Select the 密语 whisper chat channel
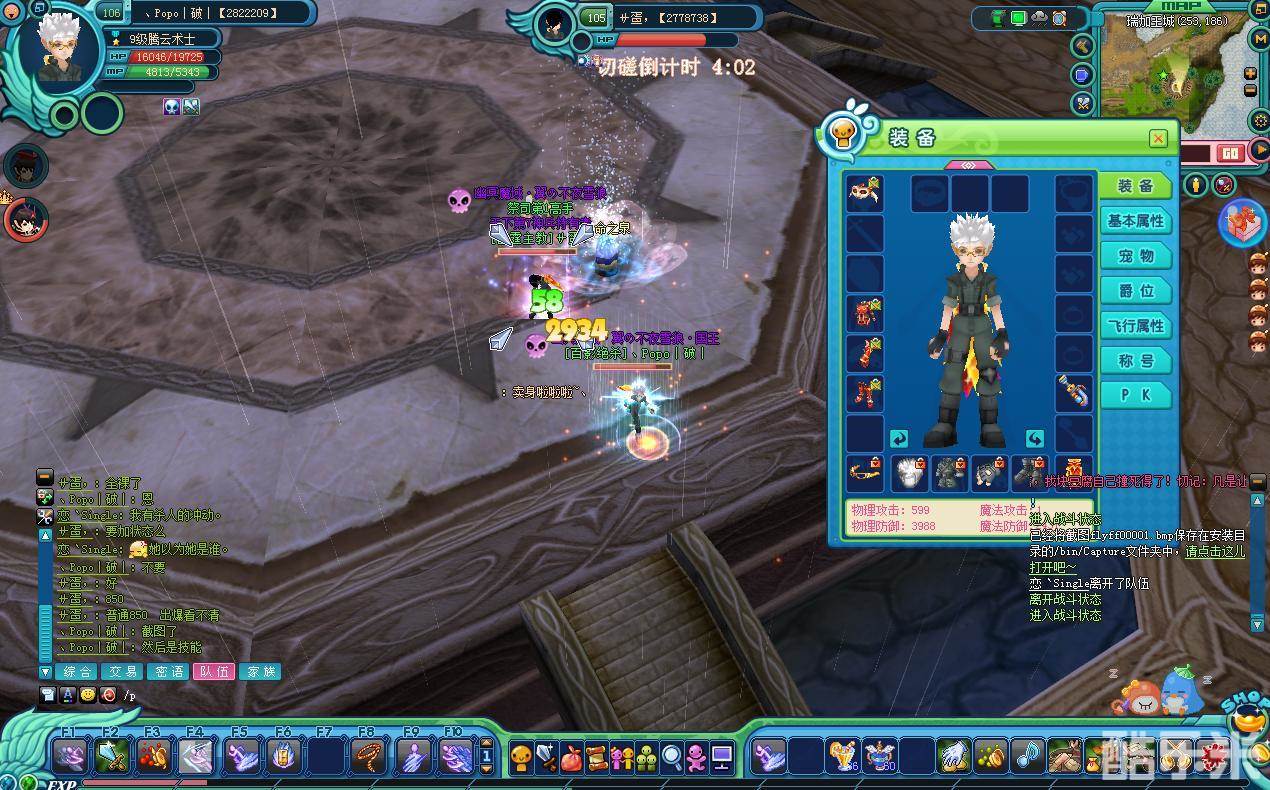Image resolution: width=1270 pixels, height=790 pixels. click(x=169, y=672)
